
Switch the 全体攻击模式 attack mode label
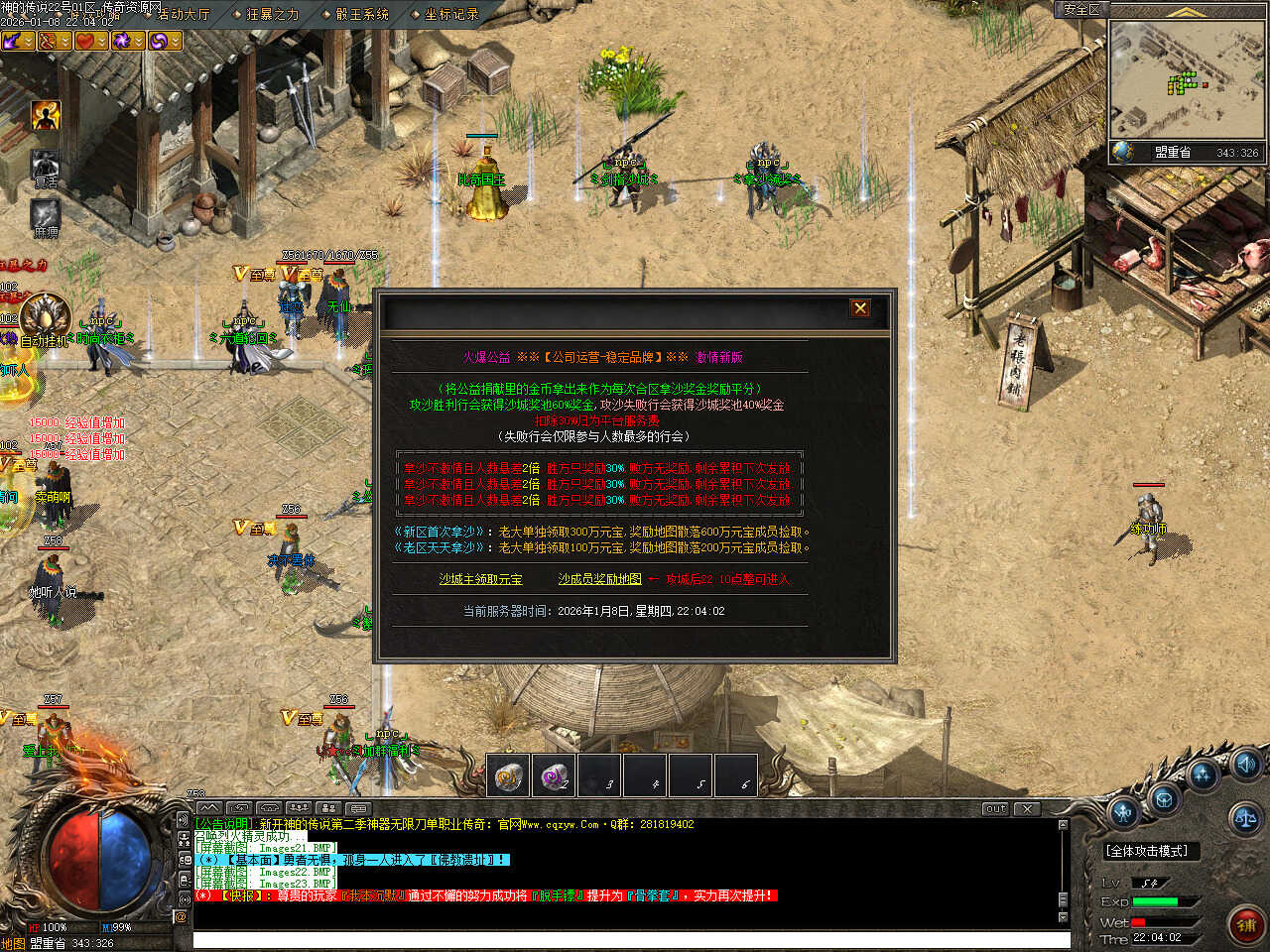[1147, 851]
